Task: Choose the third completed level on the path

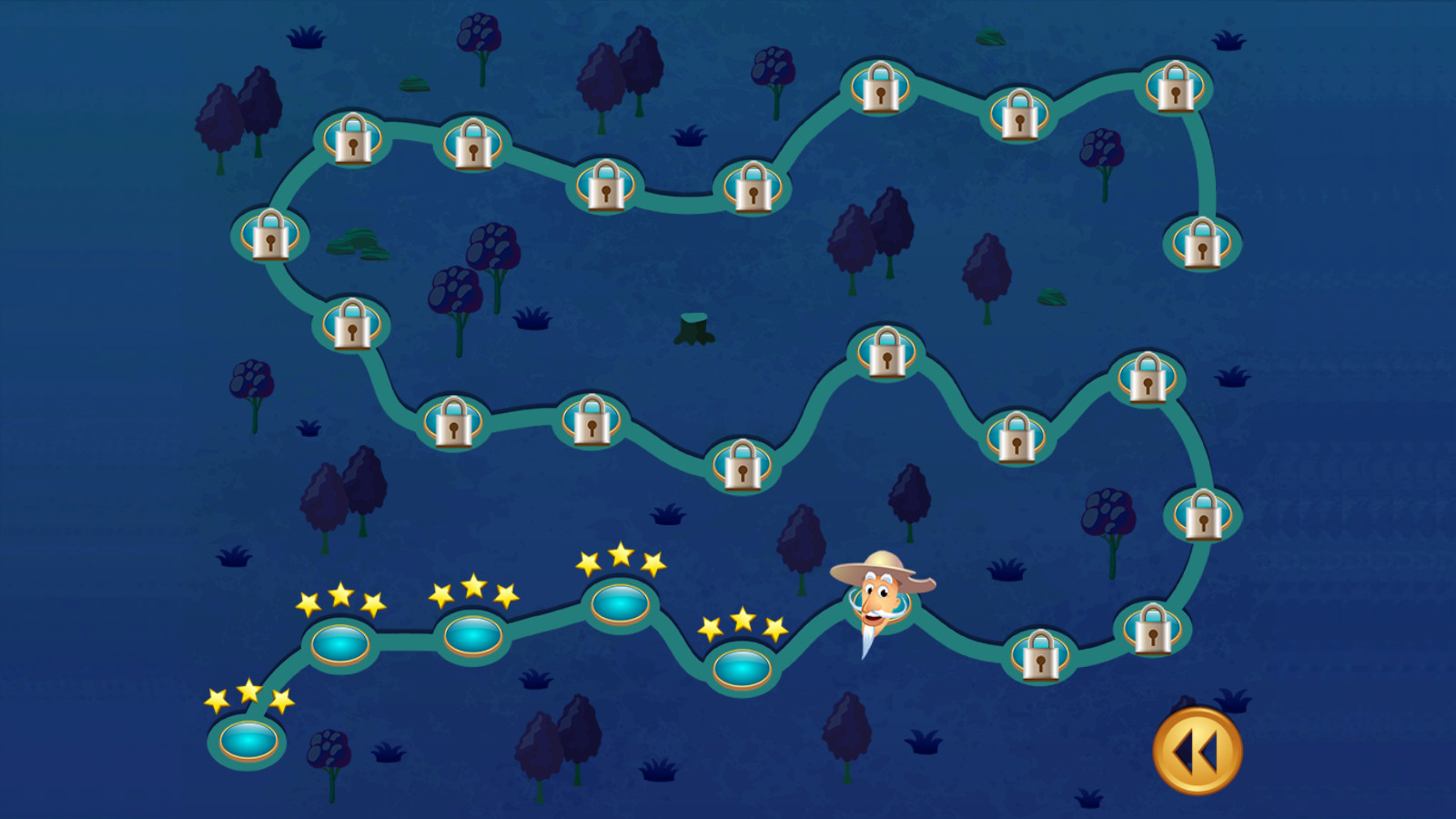Action: coord(472,635)
